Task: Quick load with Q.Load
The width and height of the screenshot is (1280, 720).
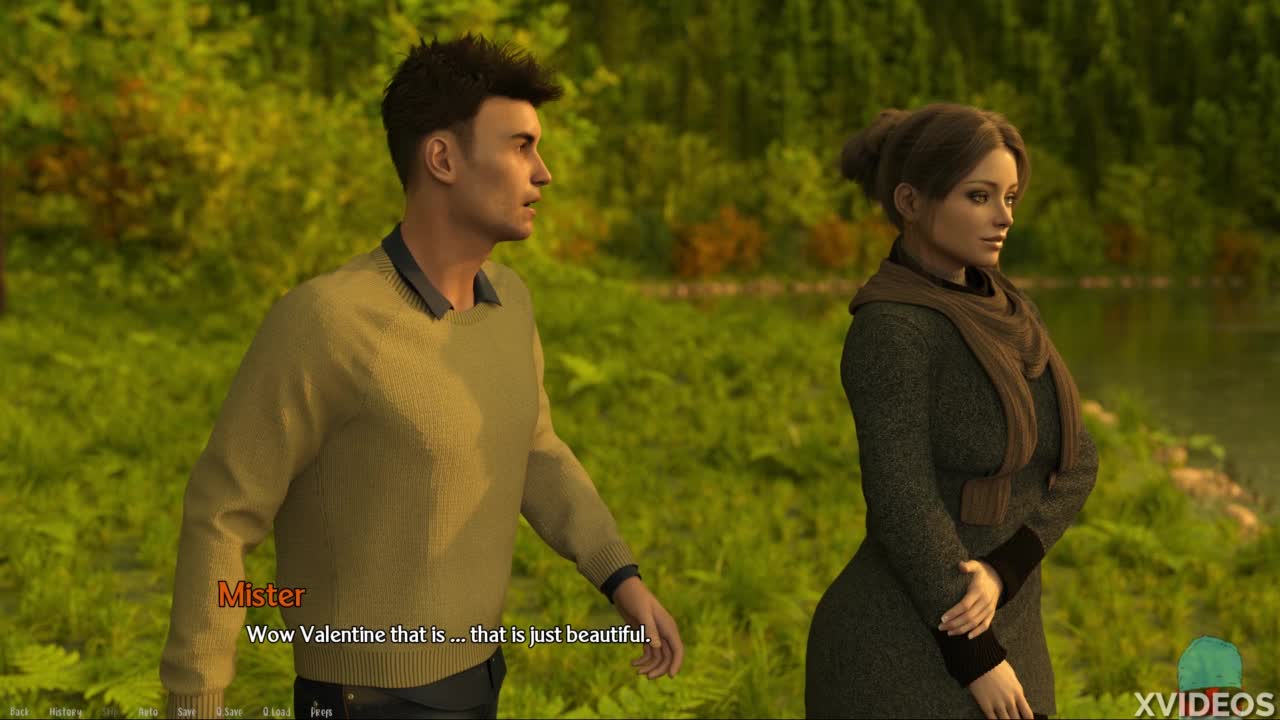Action: point(276,712)
